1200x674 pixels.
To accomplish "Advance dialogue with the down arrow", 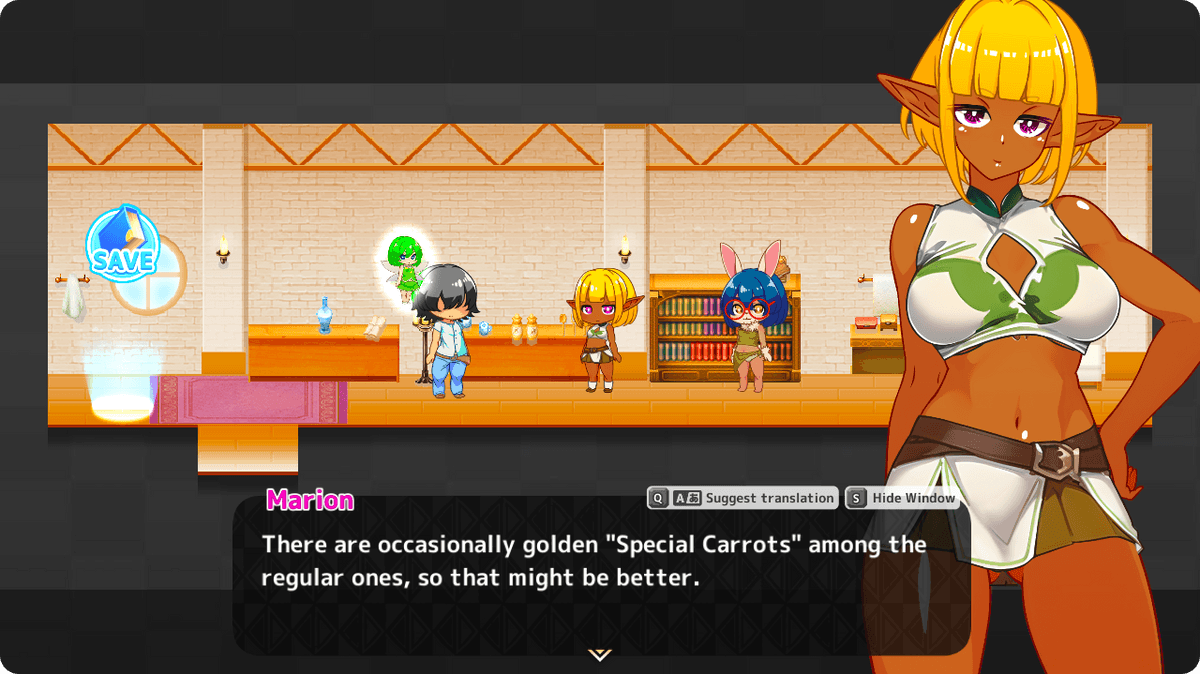I will click(599, 654).
